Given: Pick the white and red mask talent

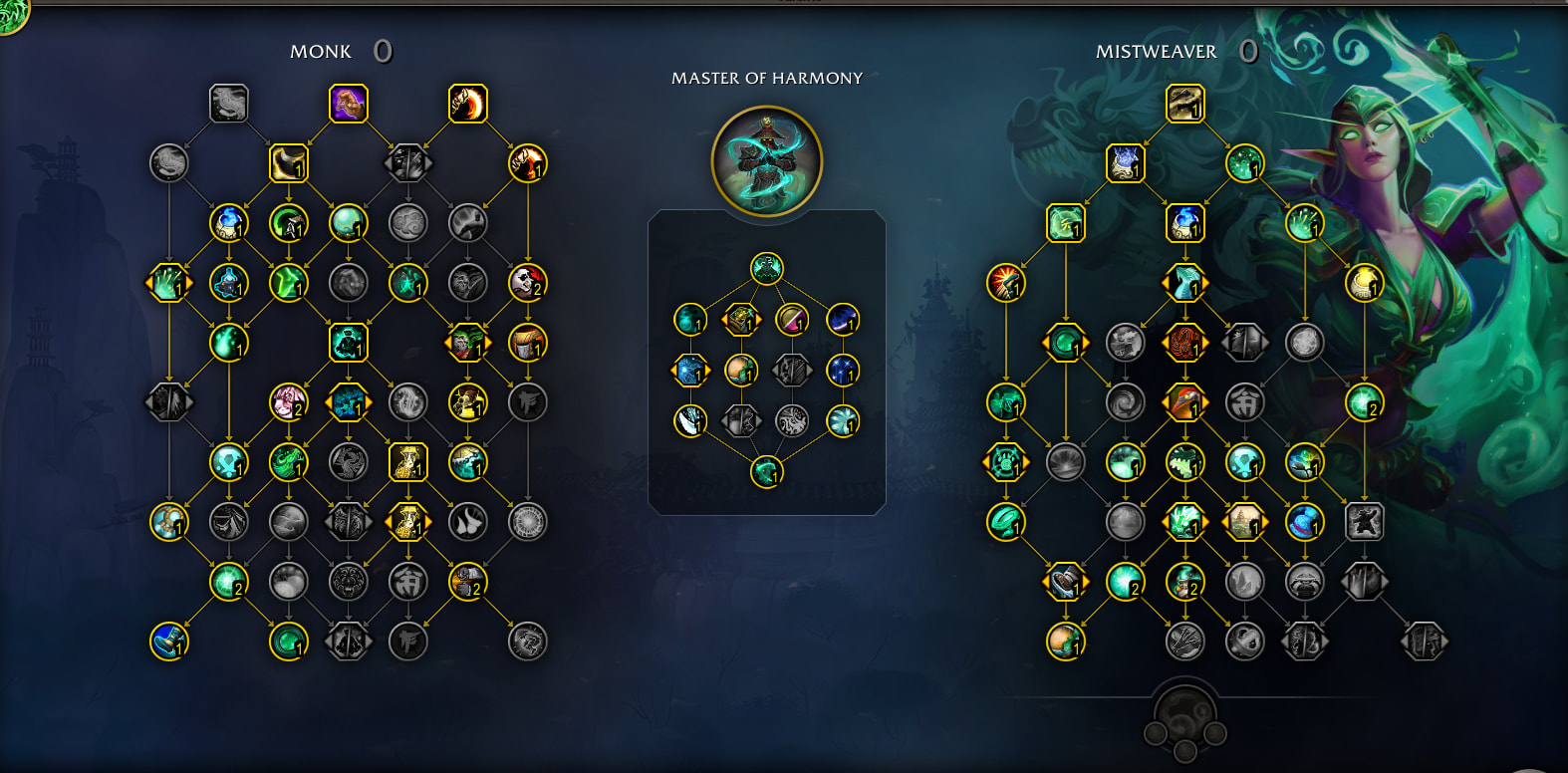Looking at the screenshot, I should click(527, 283).
